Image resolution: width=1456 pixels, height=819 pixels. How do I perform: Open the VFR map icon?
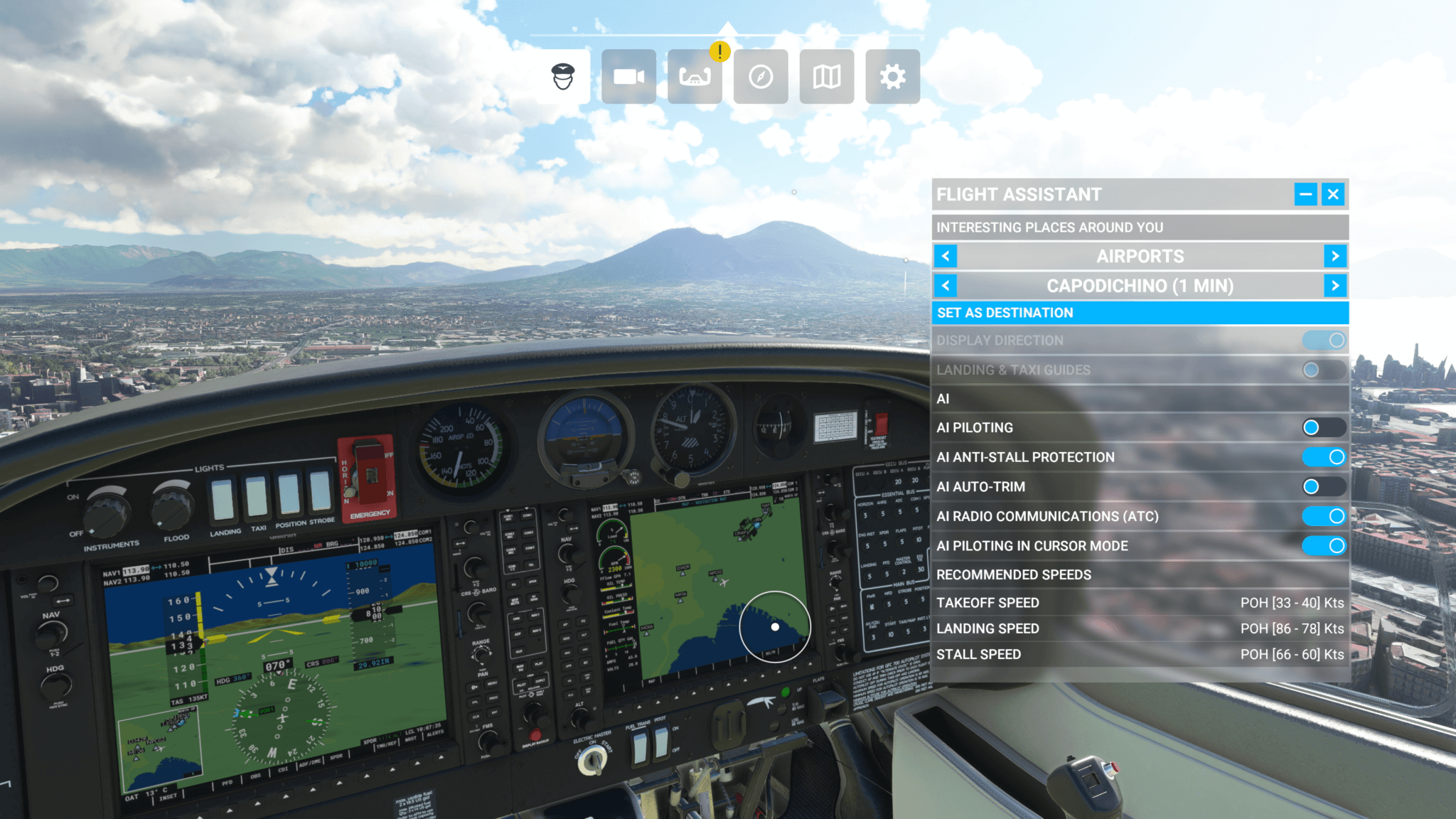point(825,76)
